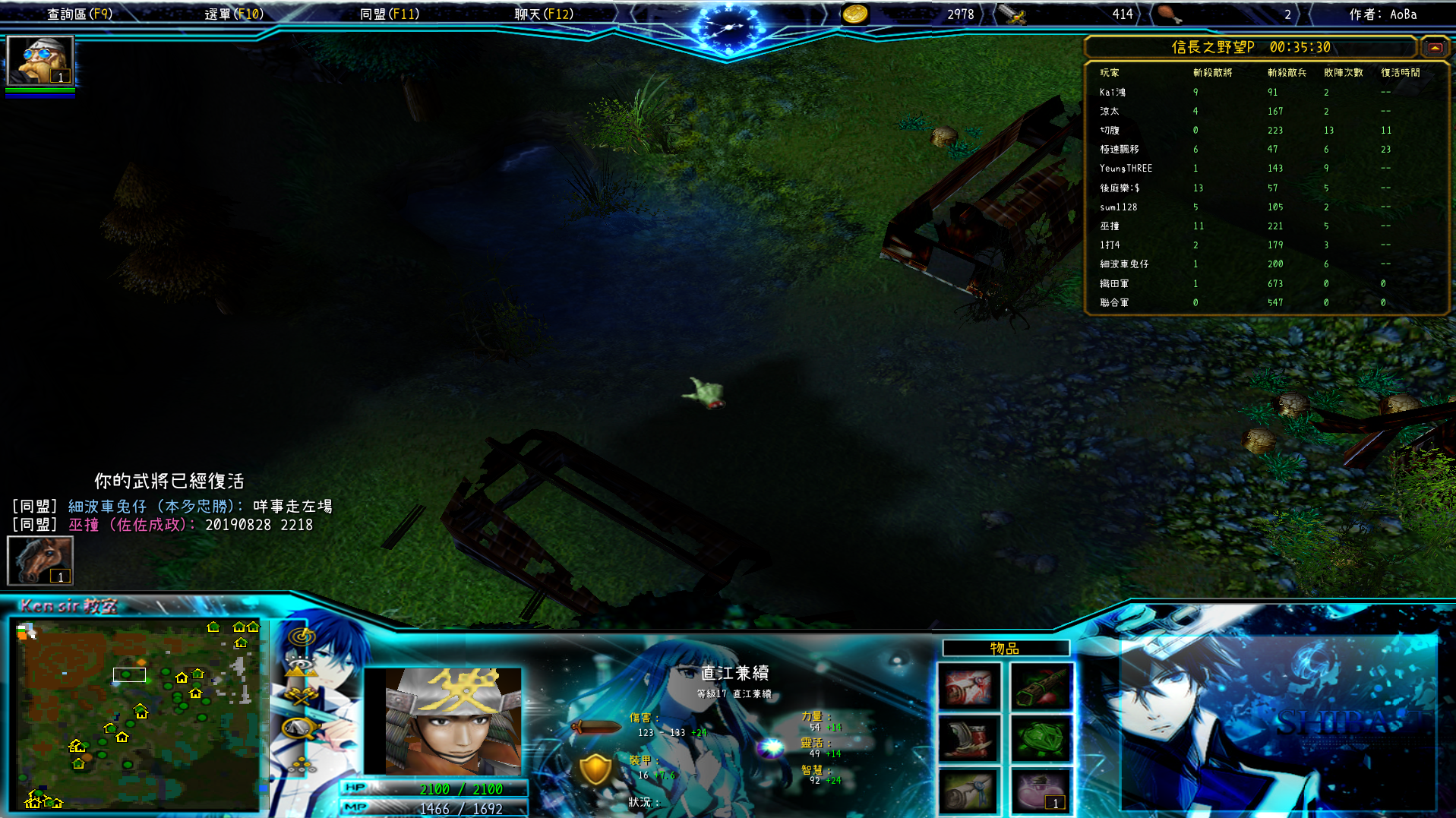Open the 選單 (F10) game menu
Screen dimensions: 1456x818
pos(234,14)
